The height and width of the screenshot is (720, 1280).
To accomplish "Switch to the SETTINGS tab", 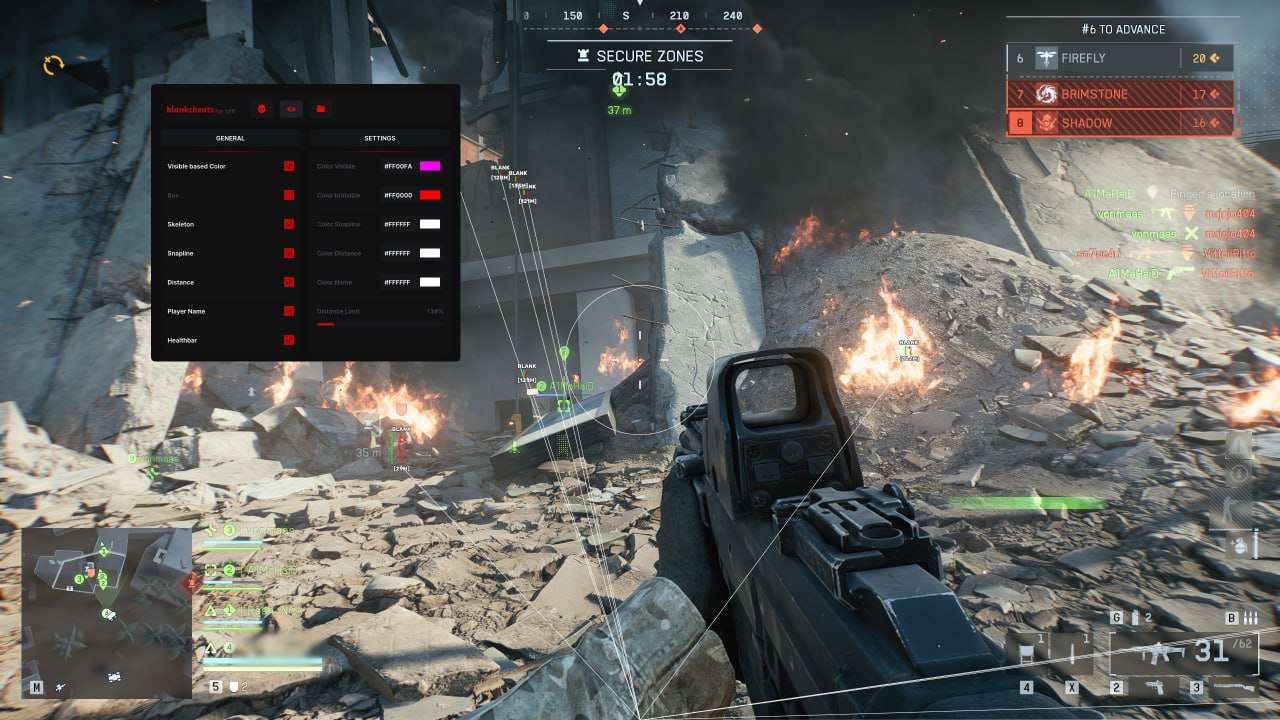I will 379,138.
